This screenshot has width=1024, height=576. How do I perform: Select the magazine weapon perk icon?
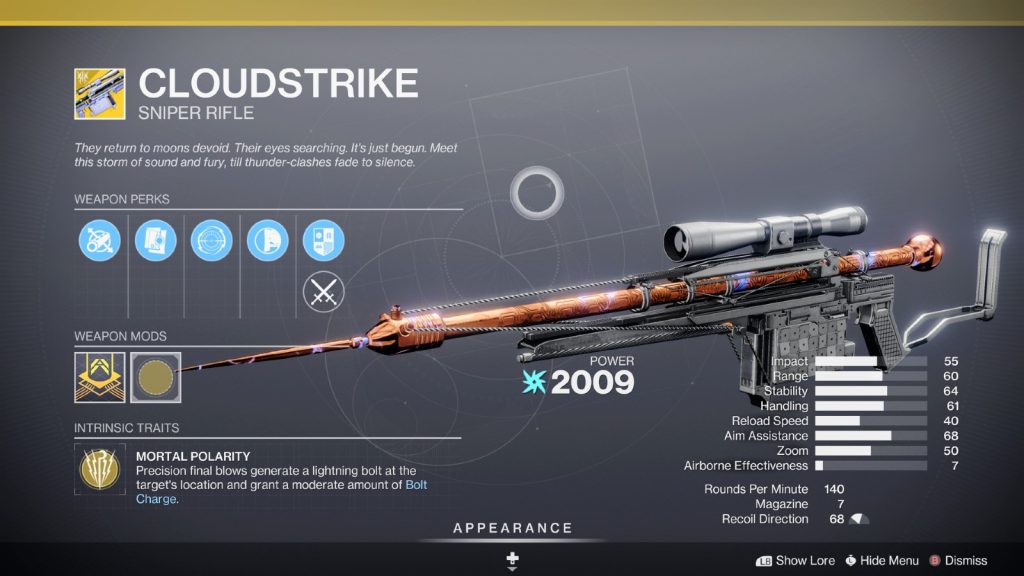tap(268, 240)
